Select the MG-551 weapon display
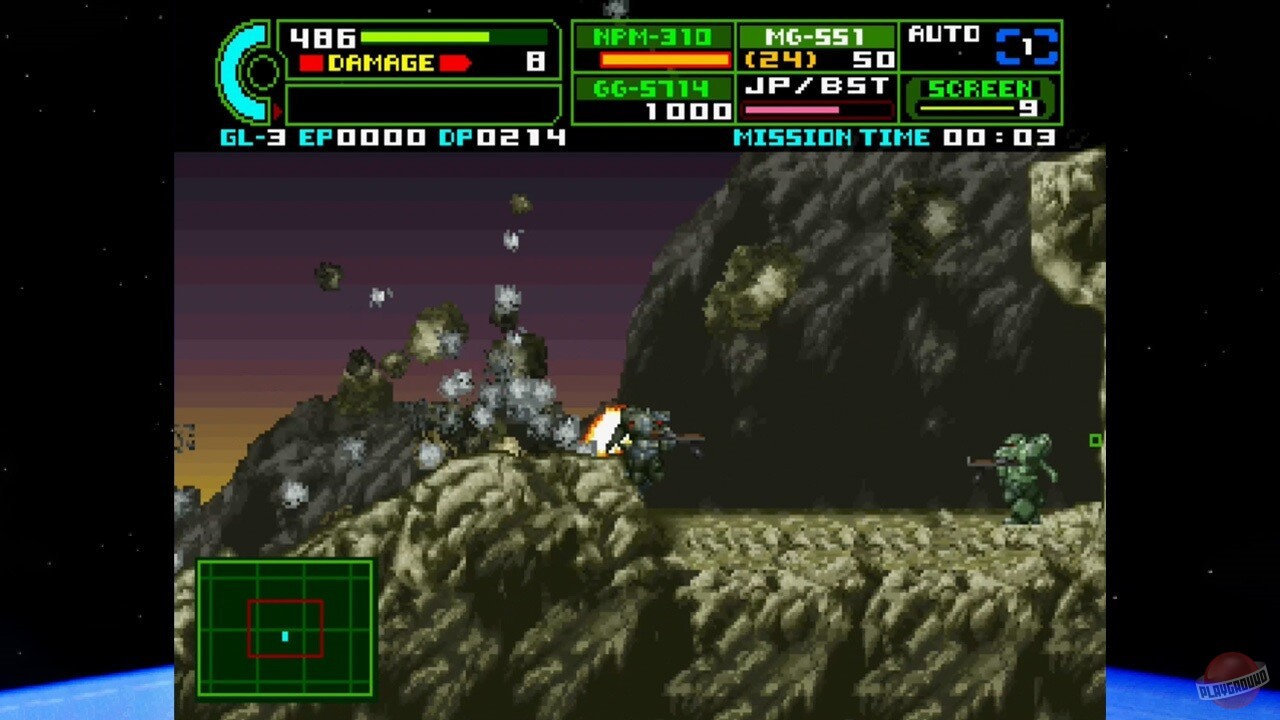The height and width of the screenshot is (720, 1280). click(814, 36)
